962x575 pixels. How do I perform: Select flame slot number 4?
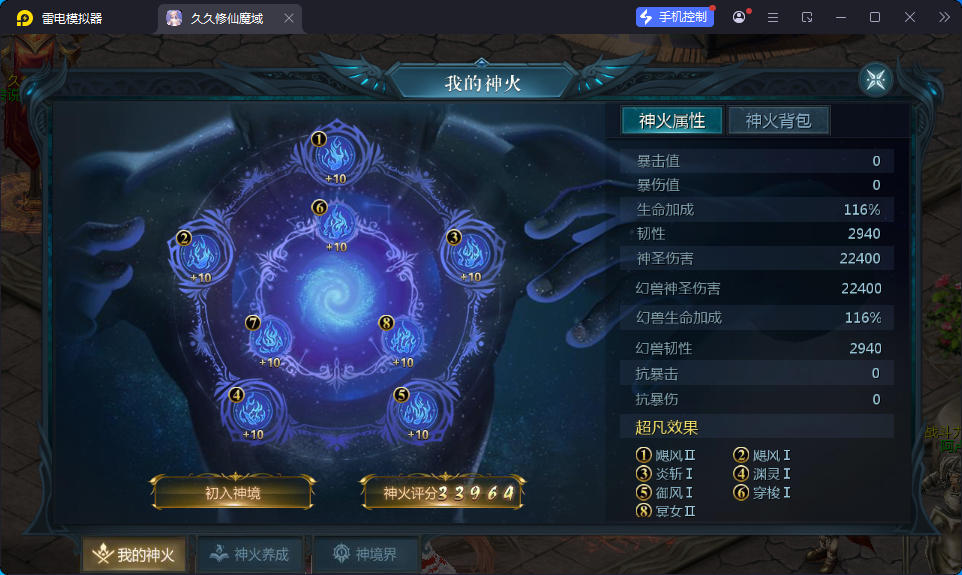253,409
